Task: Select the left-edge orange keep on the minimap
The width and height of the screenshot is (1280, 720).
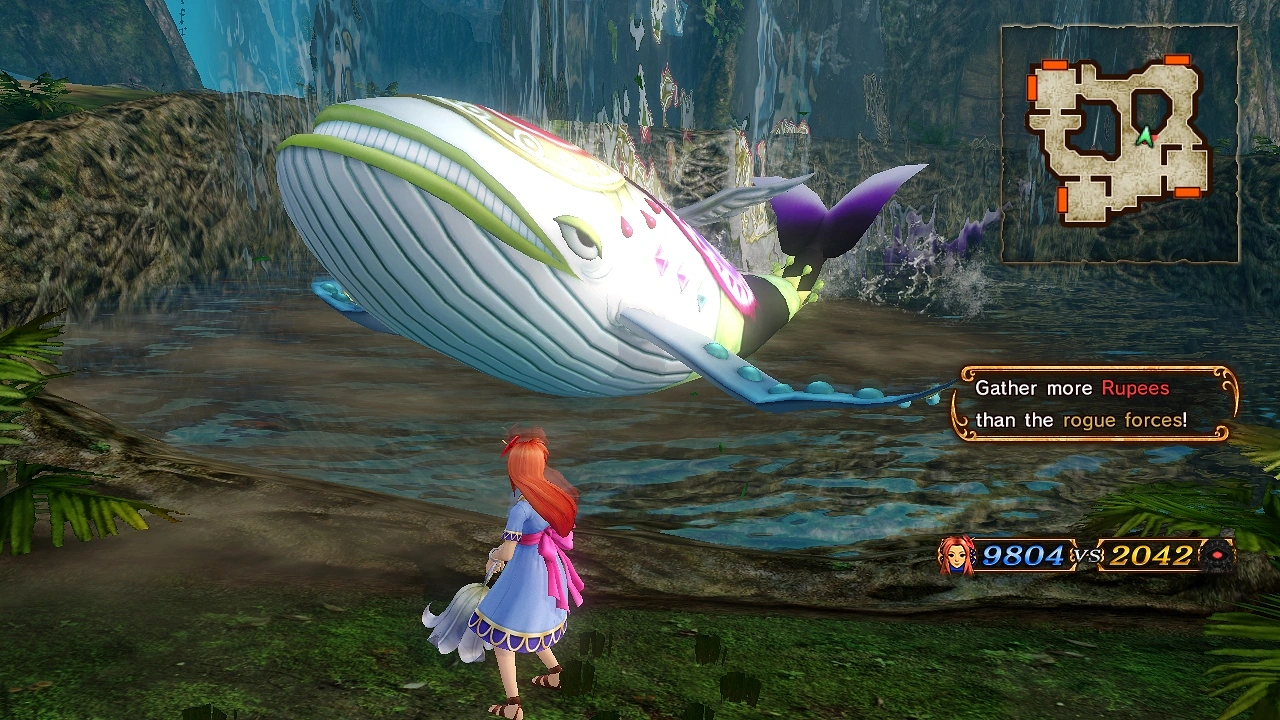Action: (x=1032, y=88)
